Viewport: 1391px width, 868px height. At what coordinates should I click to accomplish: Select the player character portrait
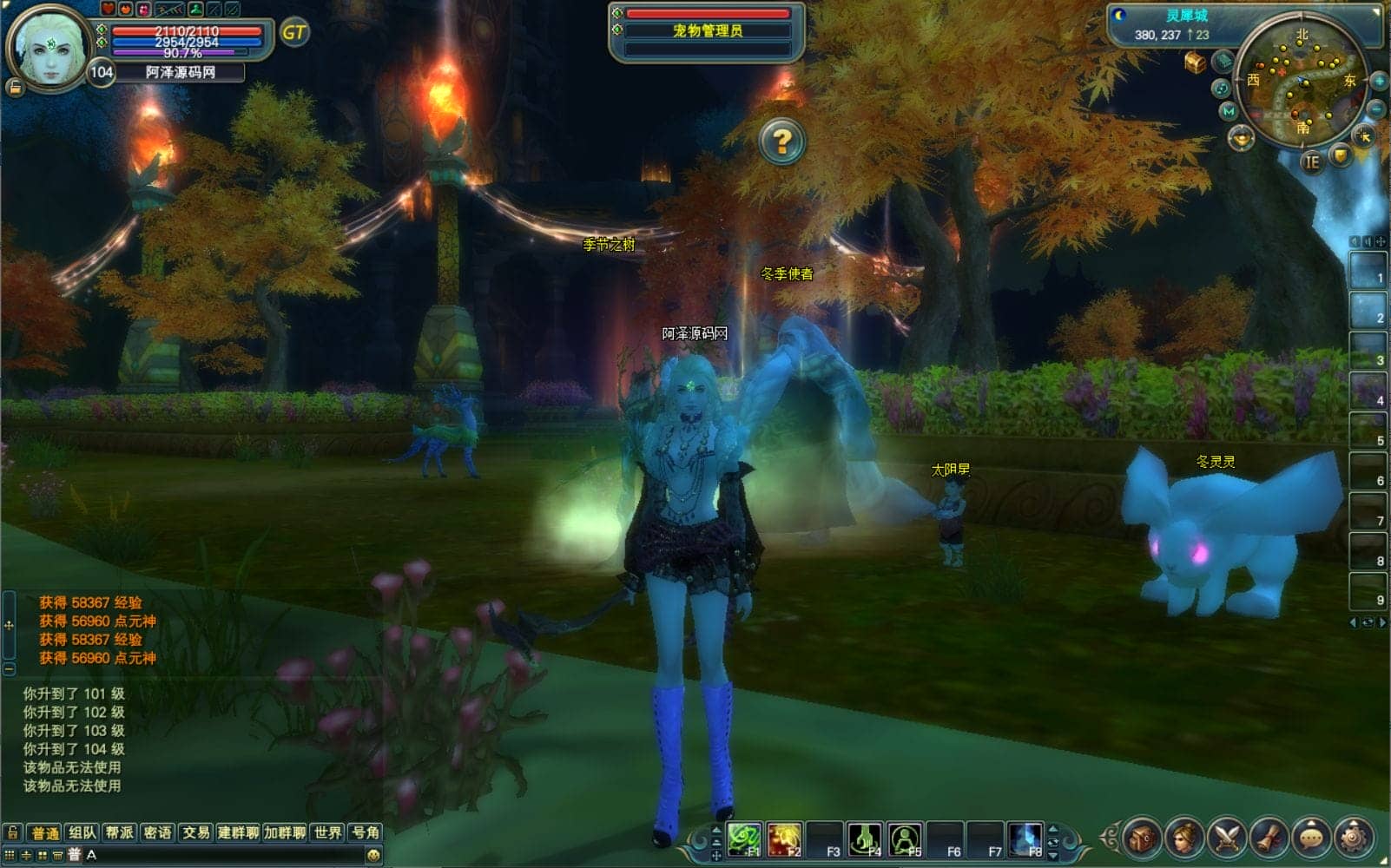(49, 48)
